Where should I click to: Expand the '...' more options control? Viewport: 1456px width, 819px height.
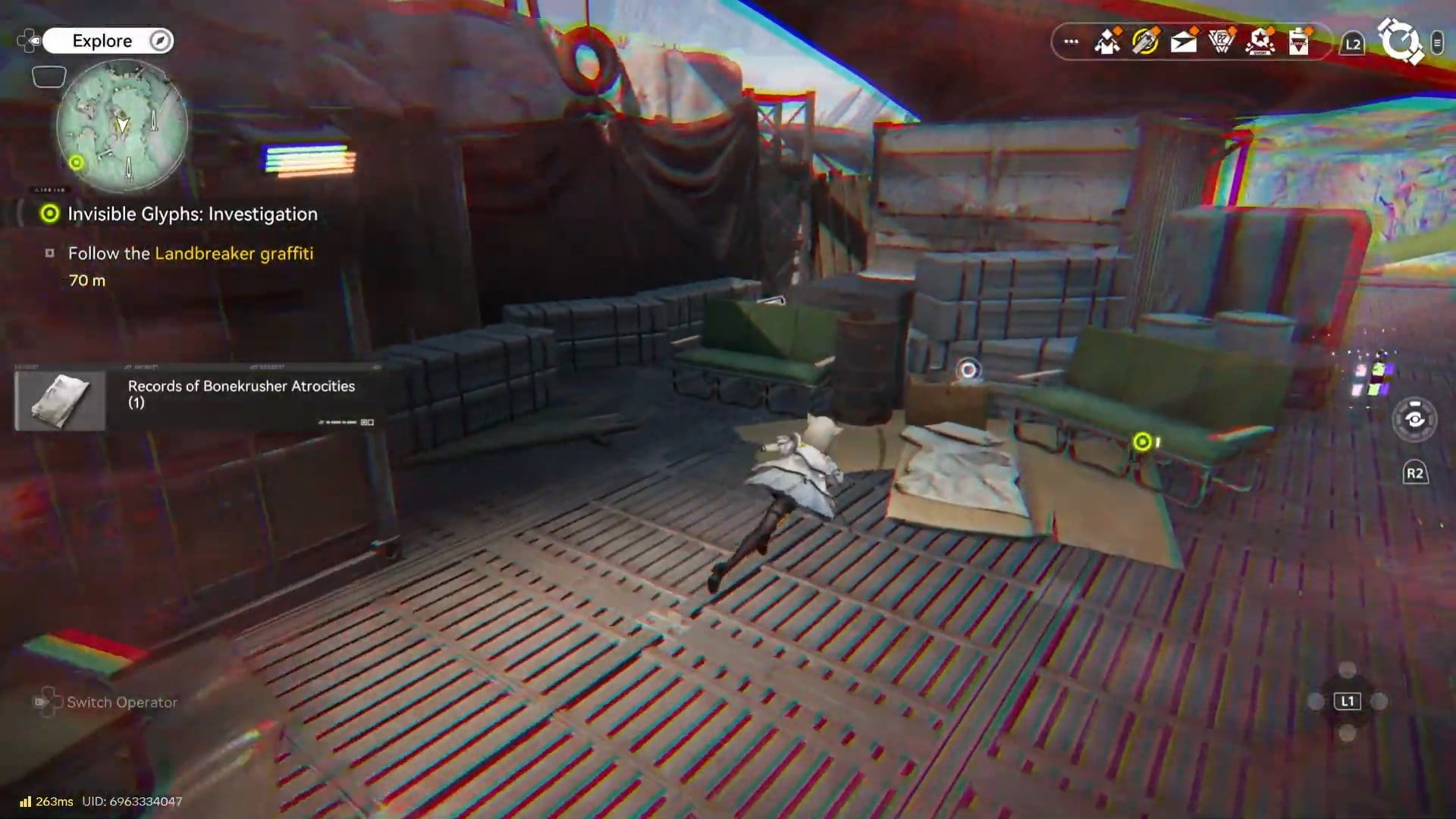[x=1070, y=42]
